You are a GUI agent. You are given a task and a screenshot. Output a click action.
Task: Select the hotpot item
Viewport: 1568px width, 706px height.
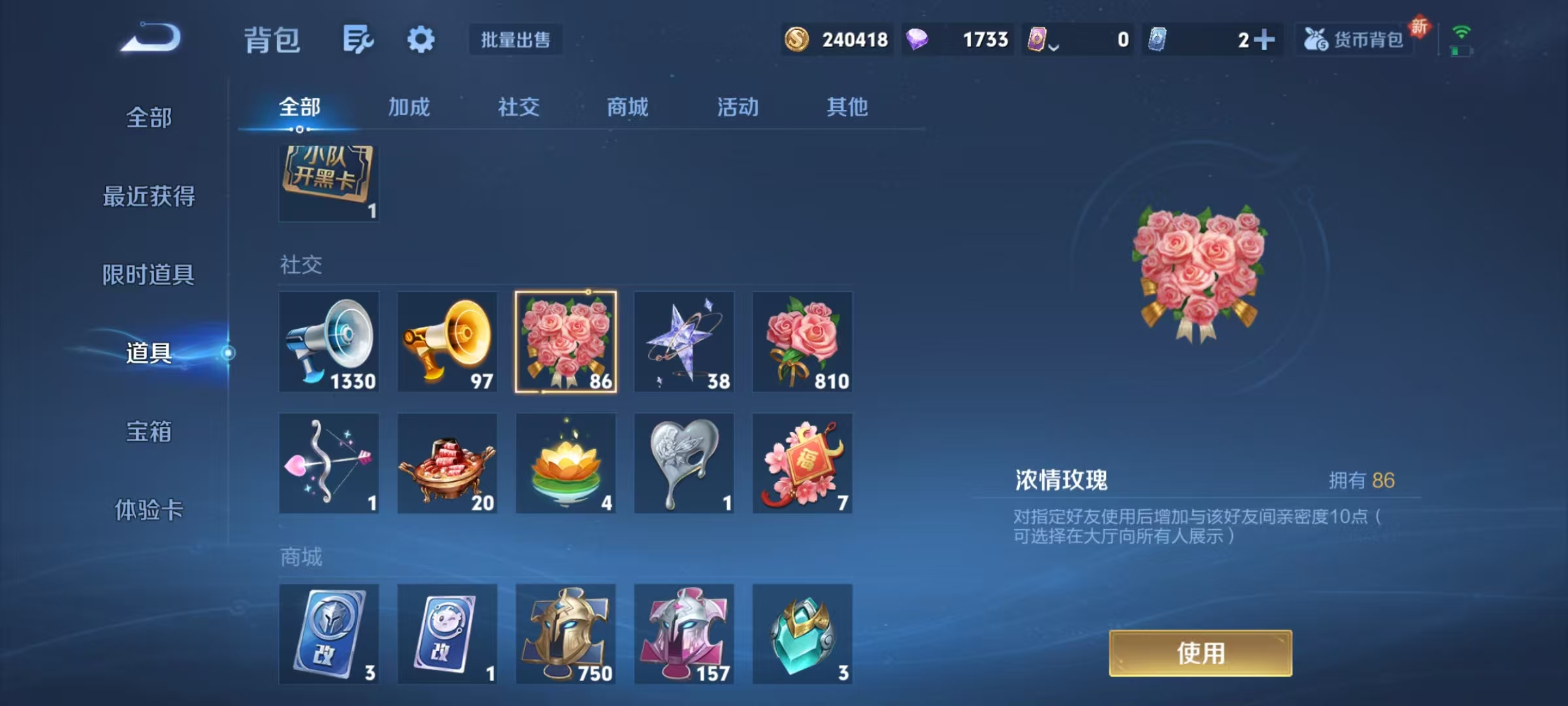(448, 464)
